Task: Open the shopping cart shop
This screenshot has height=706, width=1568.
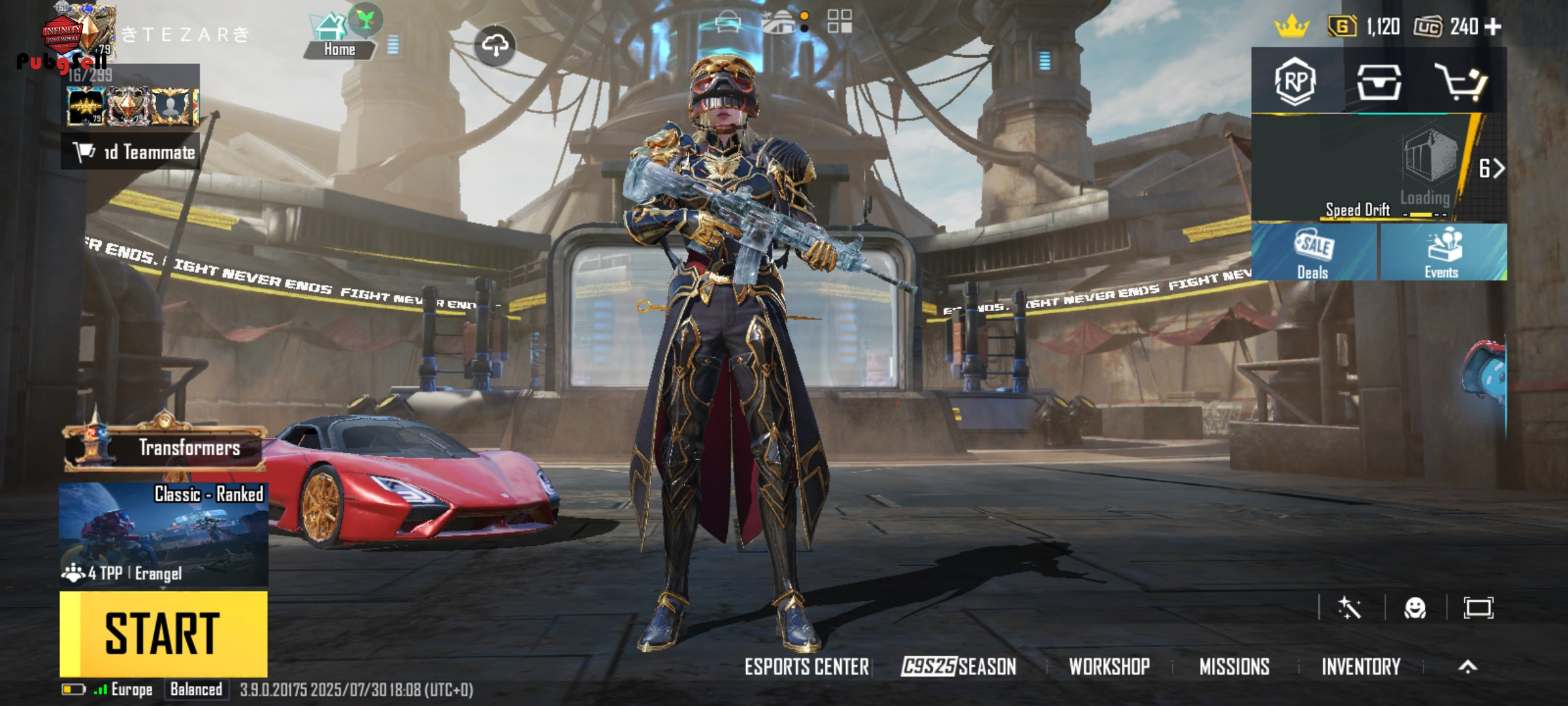Action: (x=1460, y=82)
